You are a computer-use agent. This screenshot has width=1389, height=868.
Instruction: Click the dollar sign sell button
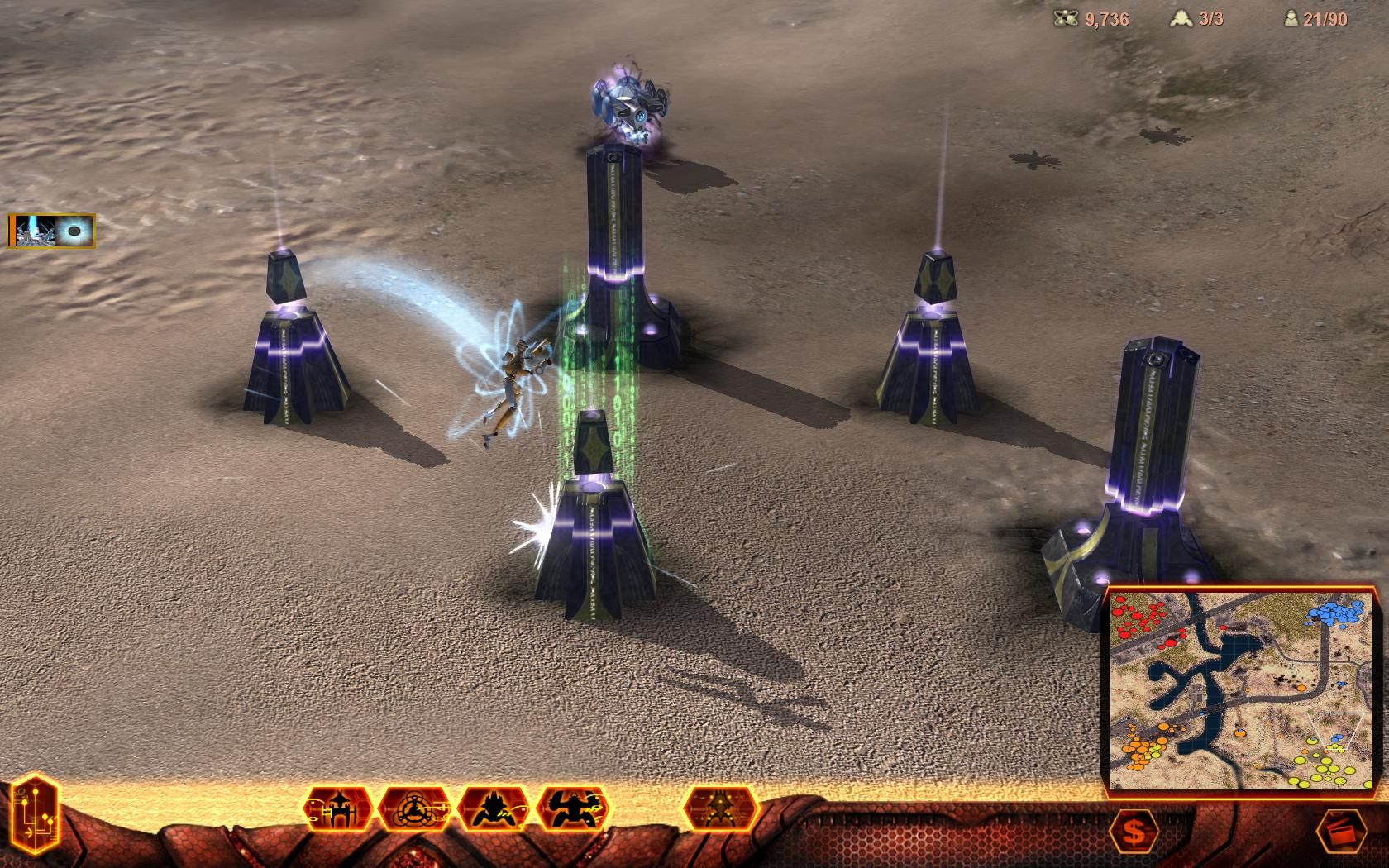[x=1134, y=830]
